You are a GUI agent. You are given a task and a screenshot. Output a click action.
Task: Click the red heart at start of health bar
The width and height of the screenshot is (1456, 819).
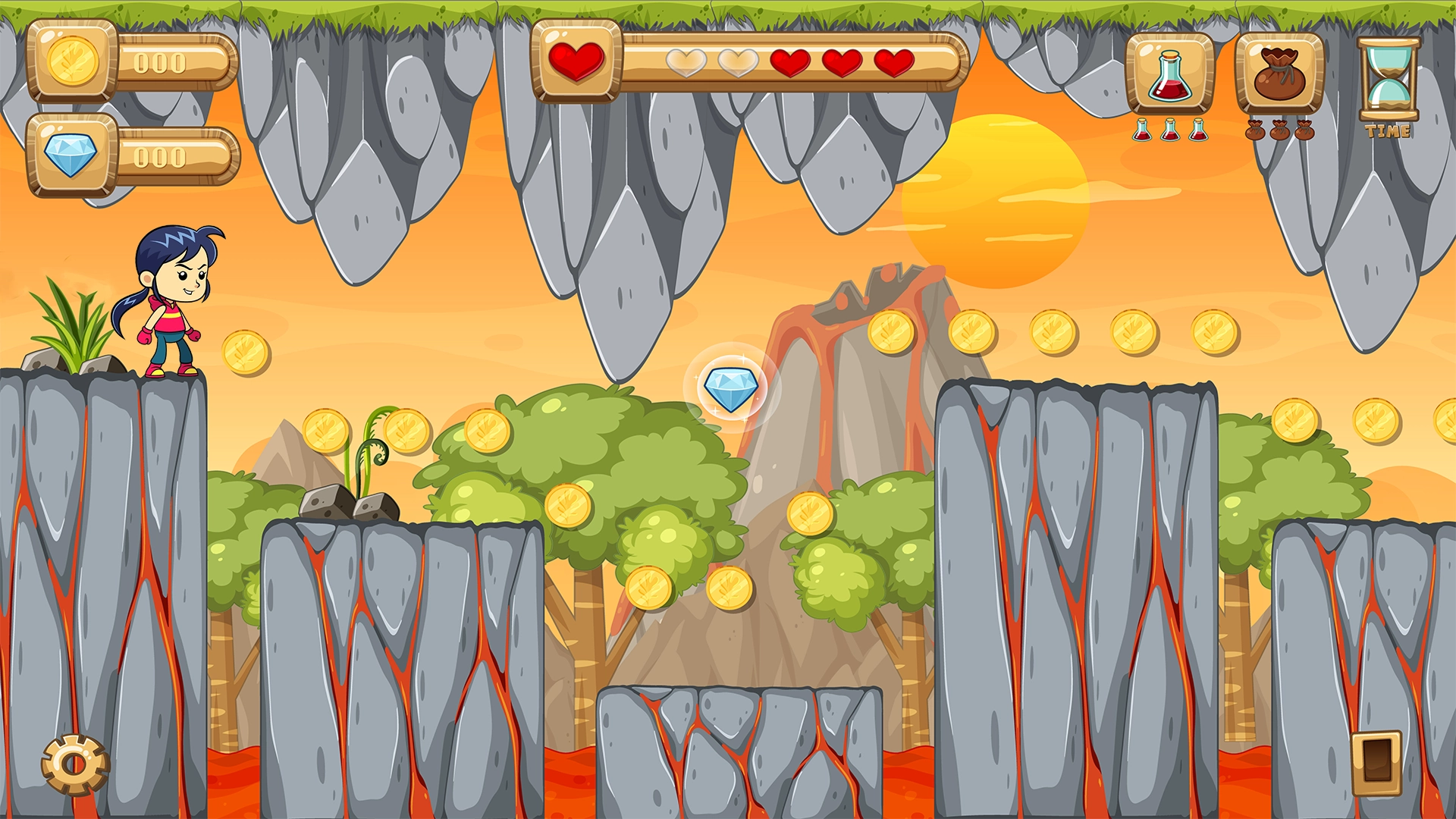pyautogui.click(x=577, y=61)
